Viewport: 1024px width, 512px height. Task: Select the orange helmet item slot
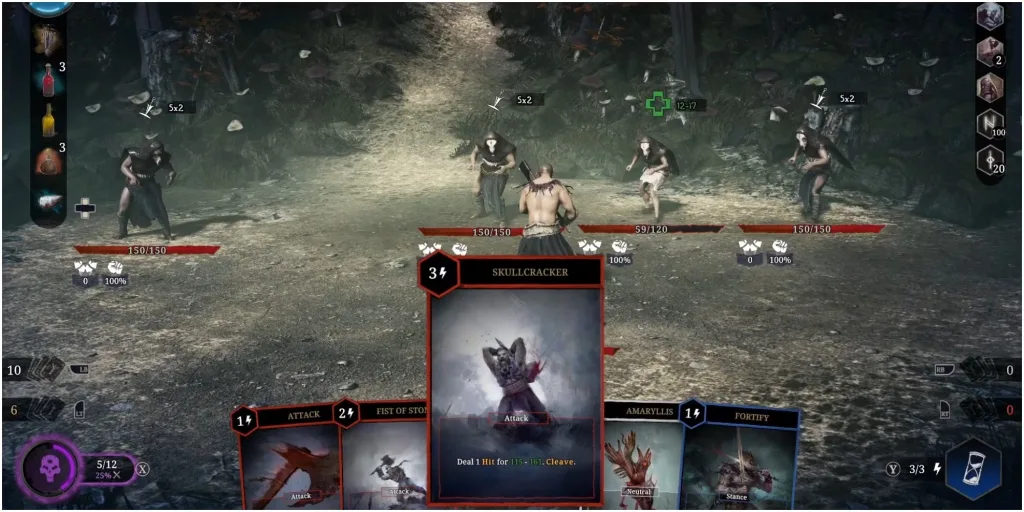click(x=47, y=160)
